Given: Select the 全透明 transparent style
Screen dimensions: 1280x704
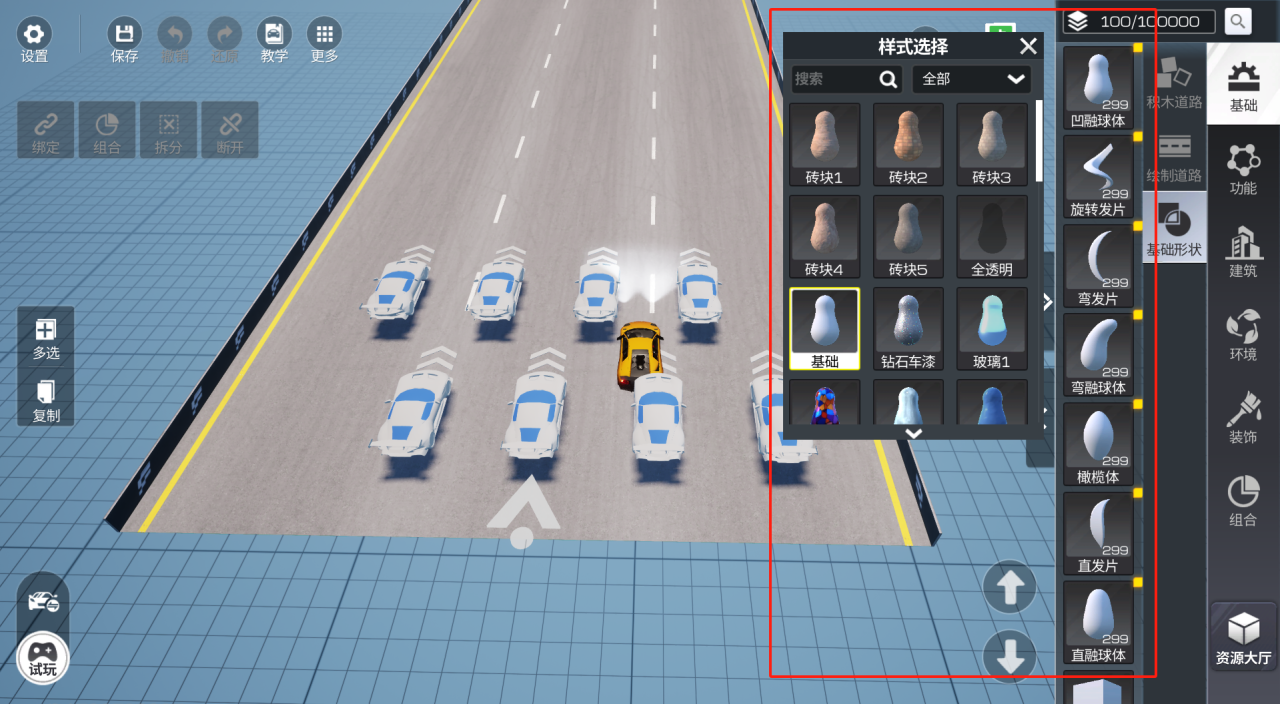Looking at the screenshot, I should click(x=992, y=236).
